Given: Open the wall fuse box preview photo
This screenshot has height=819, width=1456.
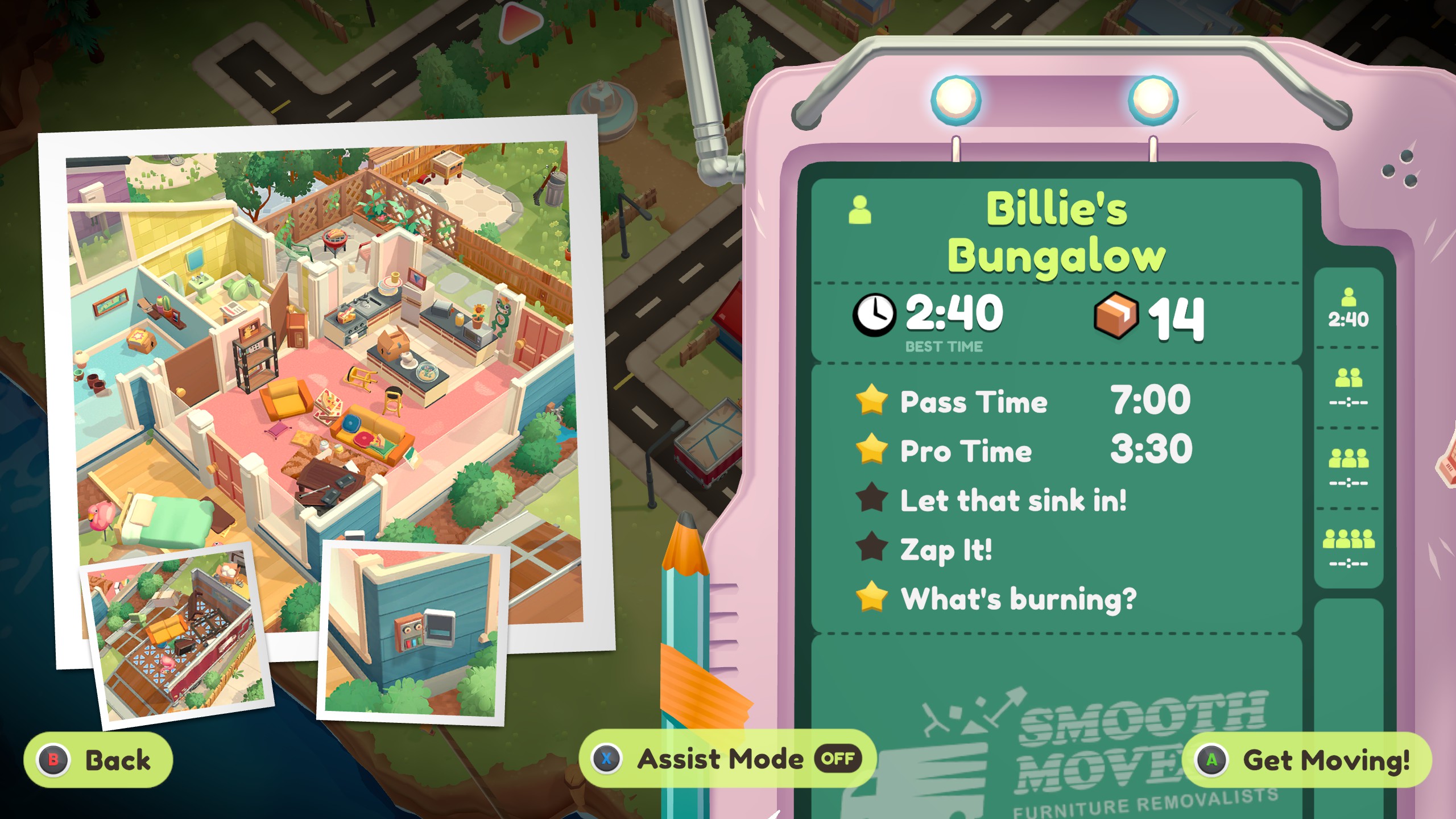Looking at the screenshot, I should pos(412,632).
